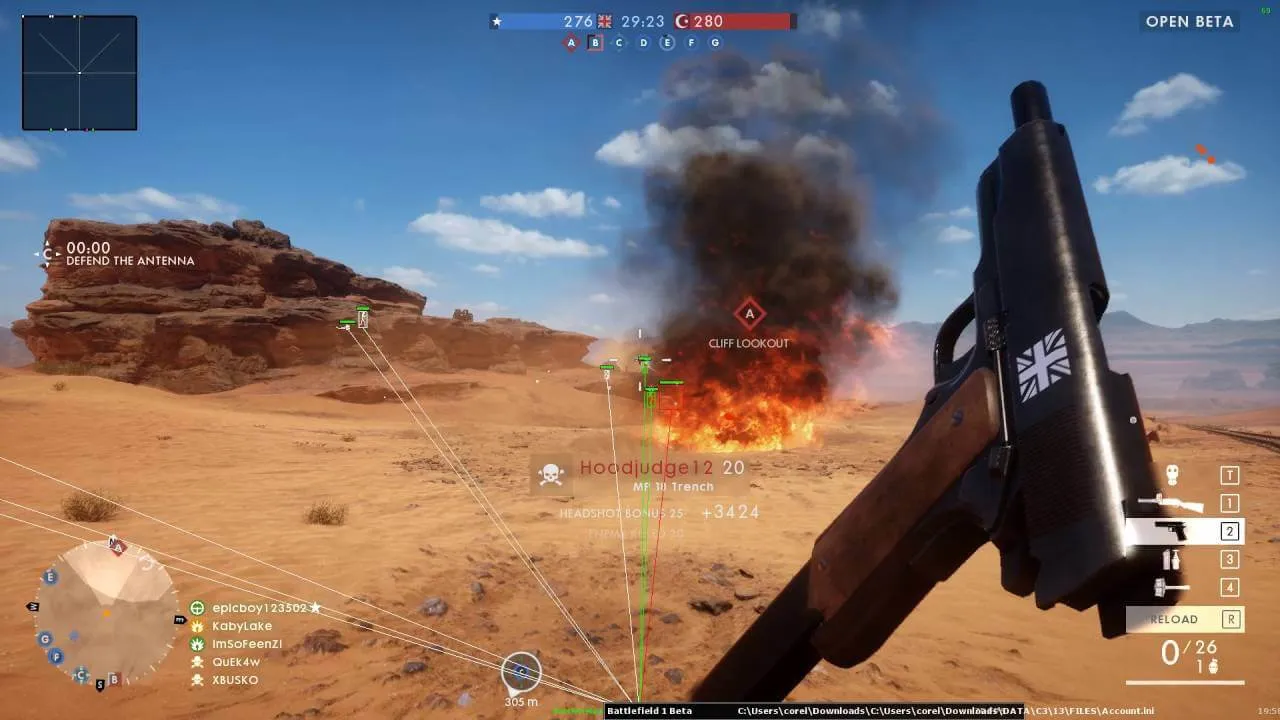
Task: Click squad member KabyLake
Action: point(242,626)
